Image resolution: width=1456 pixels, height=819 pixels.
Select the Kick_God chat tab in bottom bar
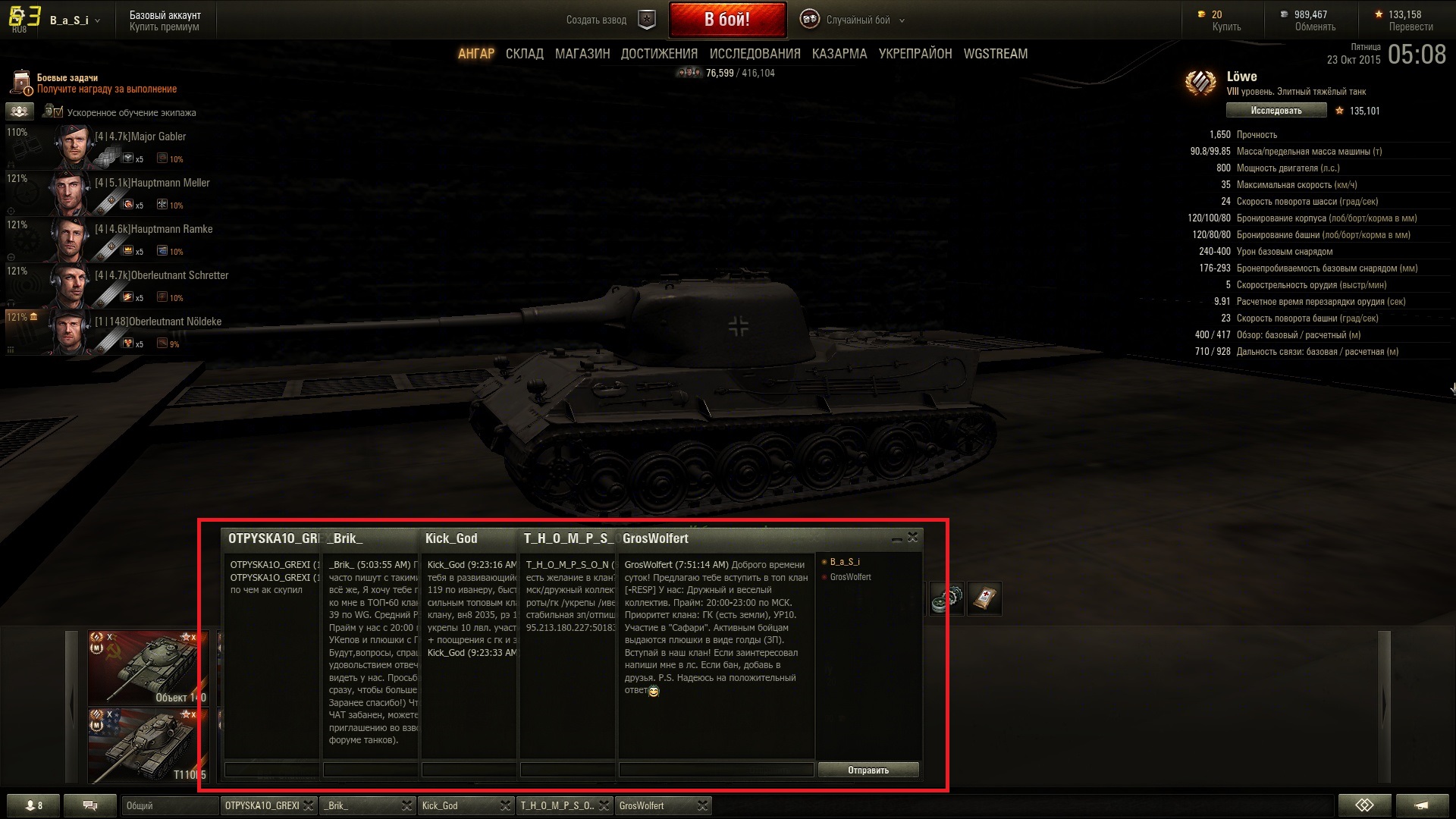pos(457,805)
